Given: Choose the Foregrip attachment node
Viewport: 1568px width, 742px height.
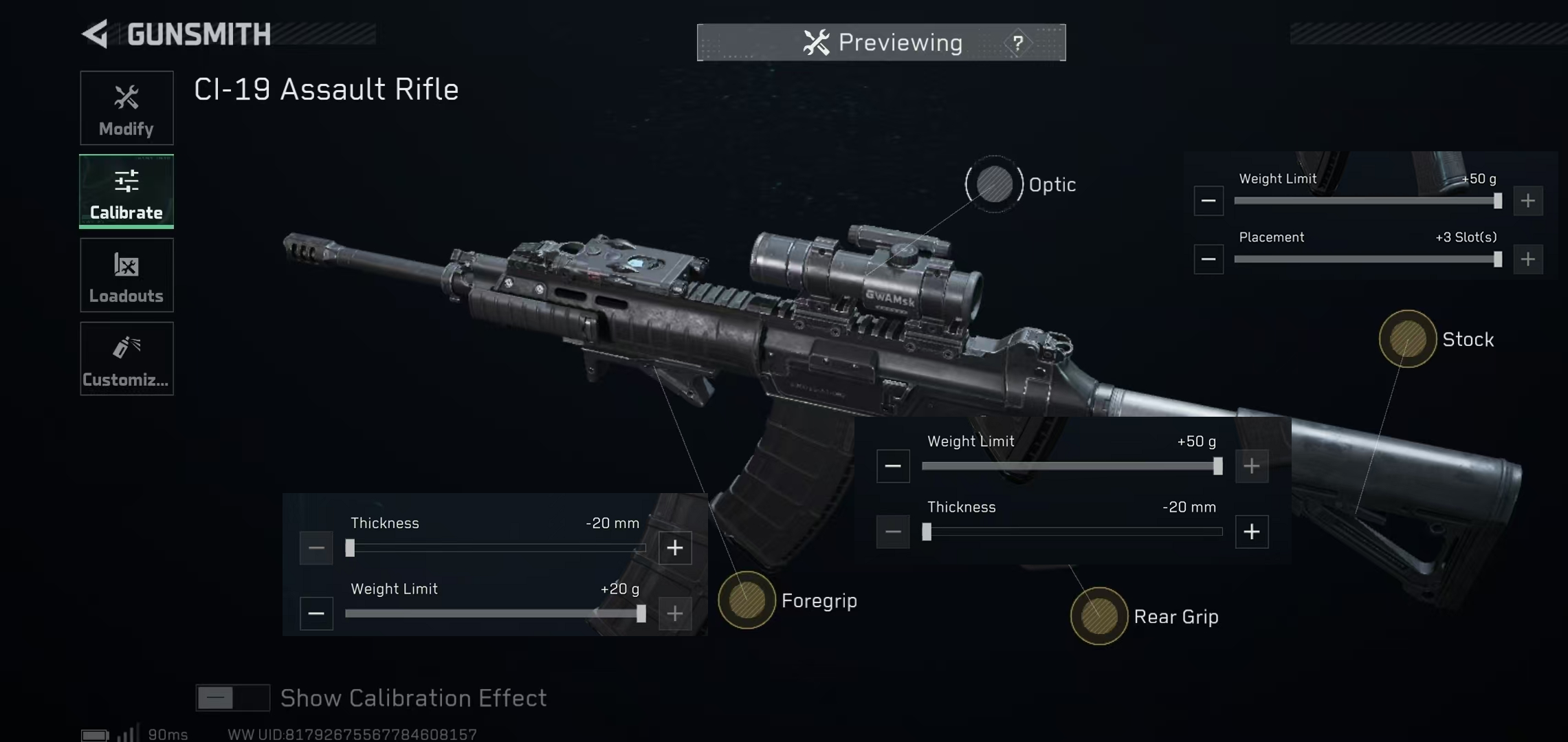Looking at the screenshot, I should click(x=747, y=600).
